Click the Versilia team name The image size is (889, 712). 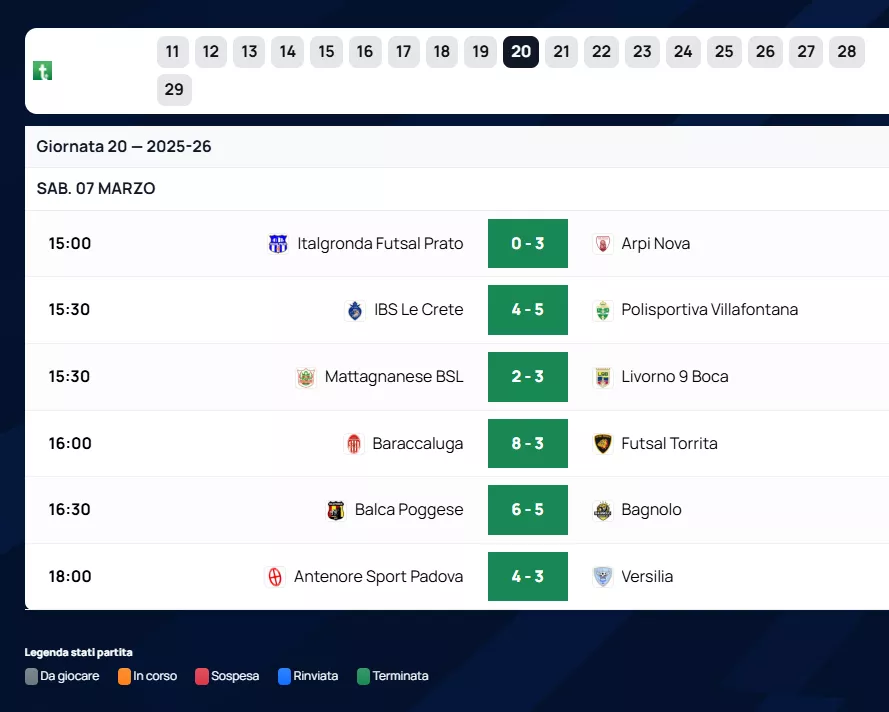[x=647, y=577]
